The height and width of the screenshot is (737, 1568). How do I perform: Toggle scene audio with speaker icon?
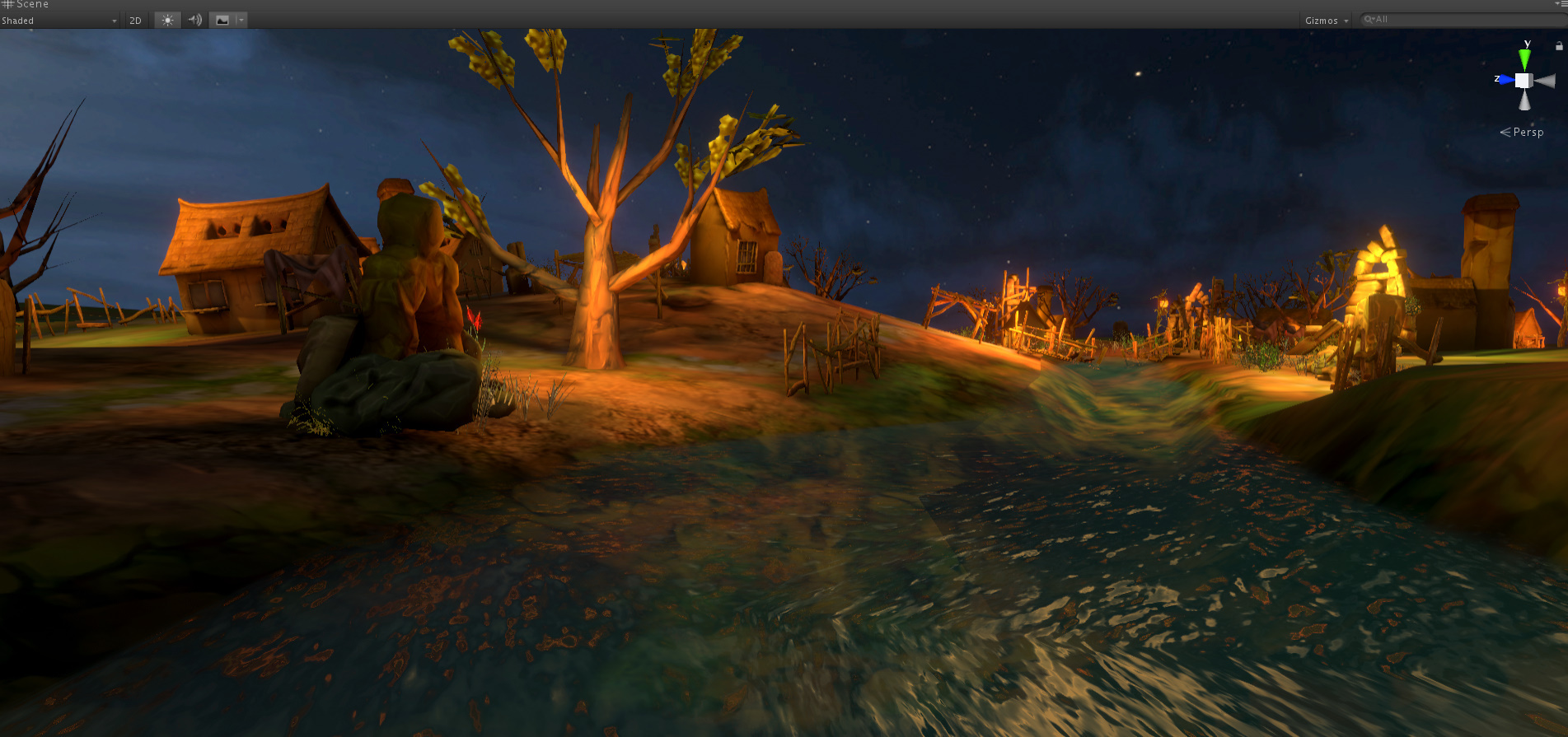tap(194, 21)
